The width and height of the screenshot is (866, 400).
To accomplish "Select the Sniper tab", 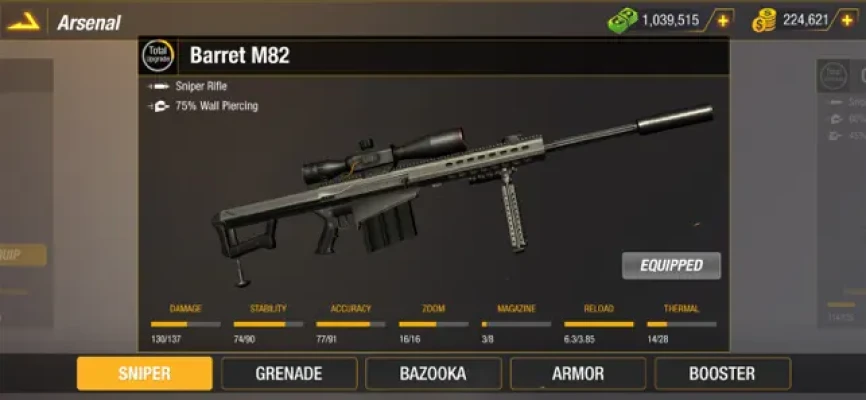I will coord(145,374).
